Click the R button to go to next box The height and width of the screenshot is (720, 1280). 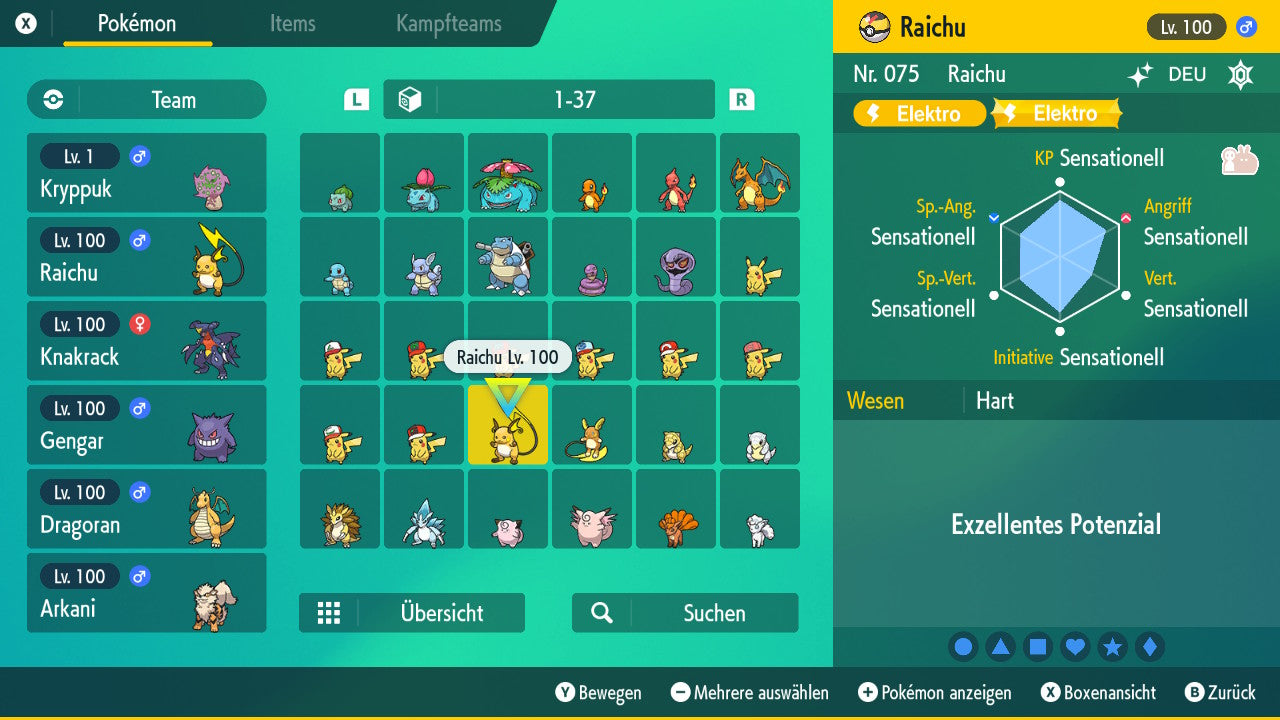740,99
